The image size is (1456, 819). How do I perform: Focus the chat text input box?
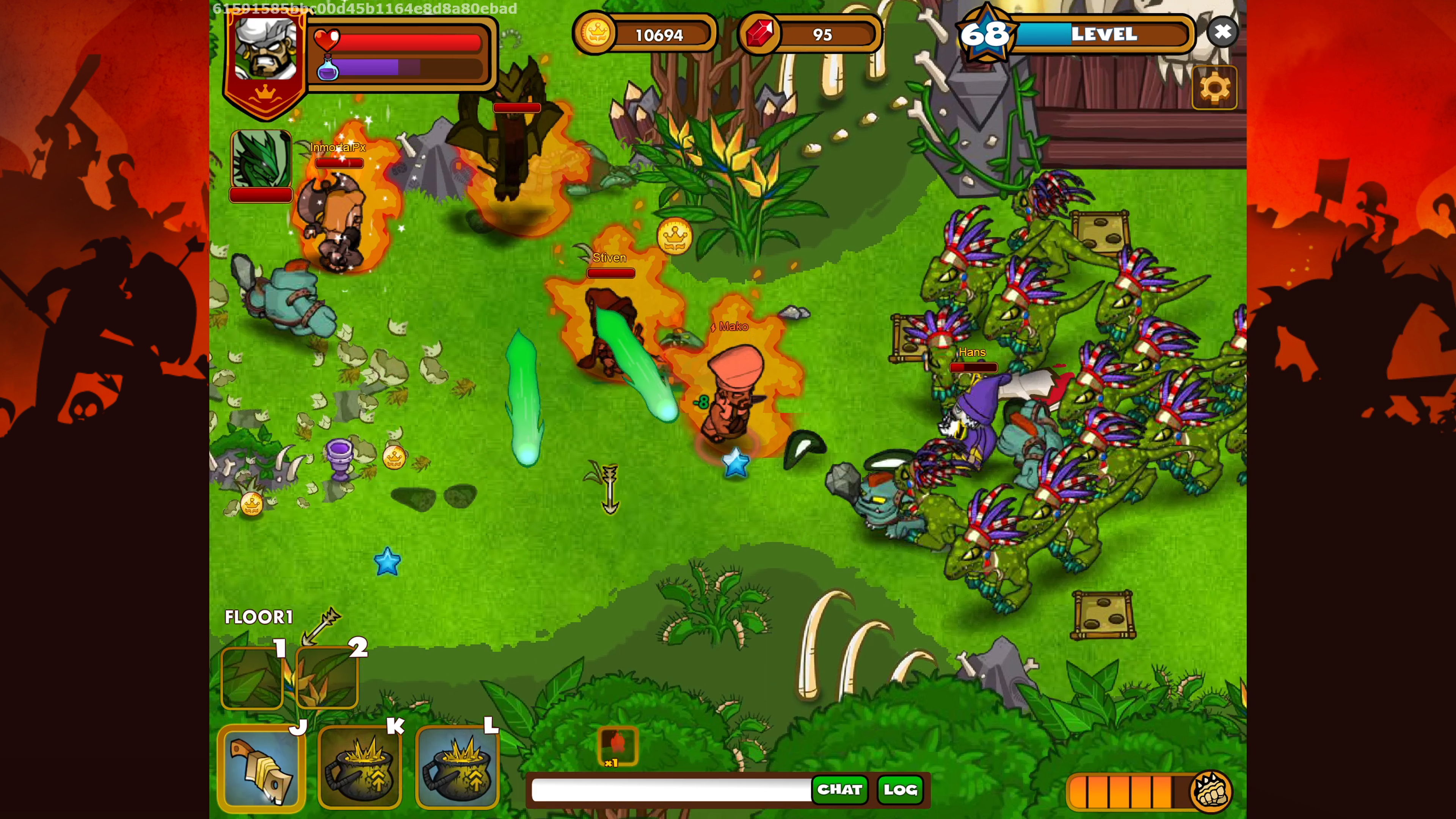pyautogui.click(x=671, y=789)
